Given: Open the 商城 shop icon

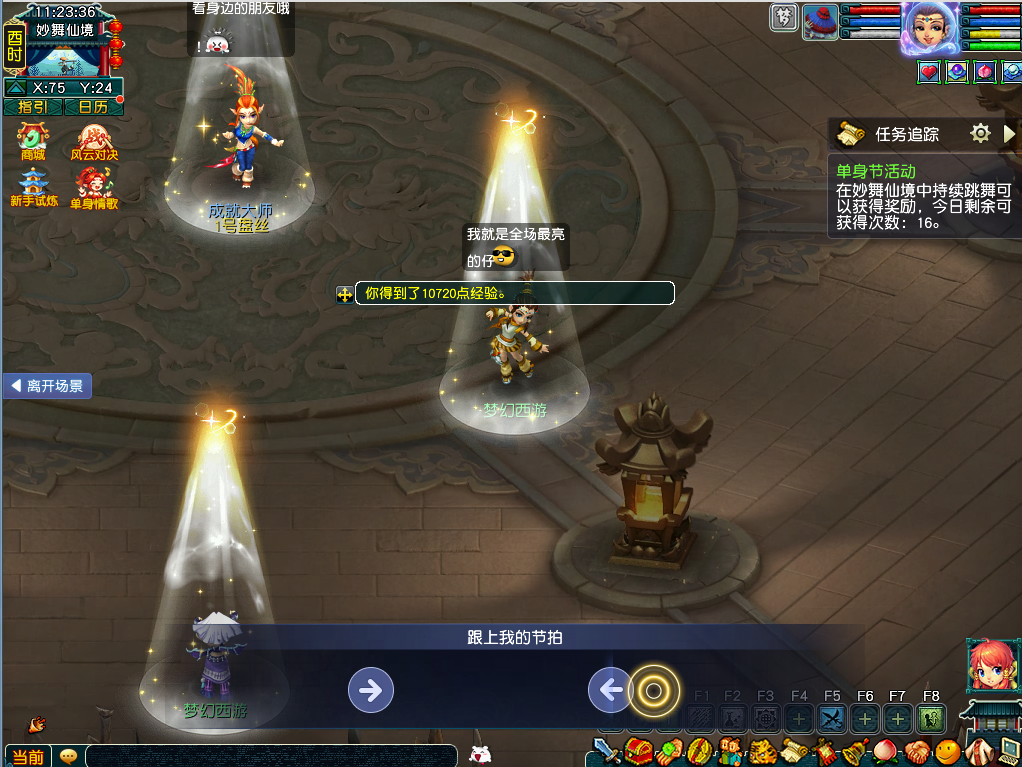Looking at the screenshot, I should click(x=33, y=141).
